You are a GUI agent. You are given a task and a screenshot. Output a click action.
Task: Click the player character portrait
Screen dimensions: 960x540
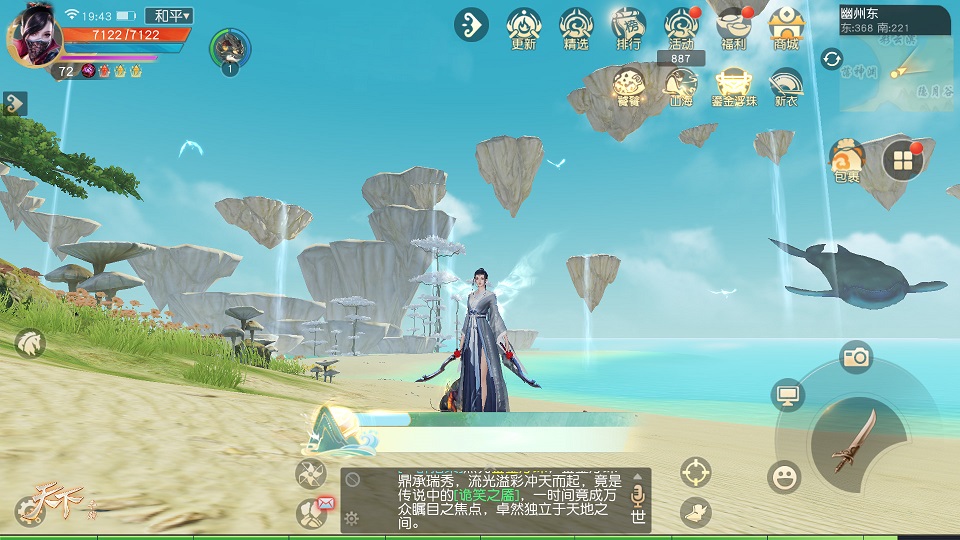(34, 37)
